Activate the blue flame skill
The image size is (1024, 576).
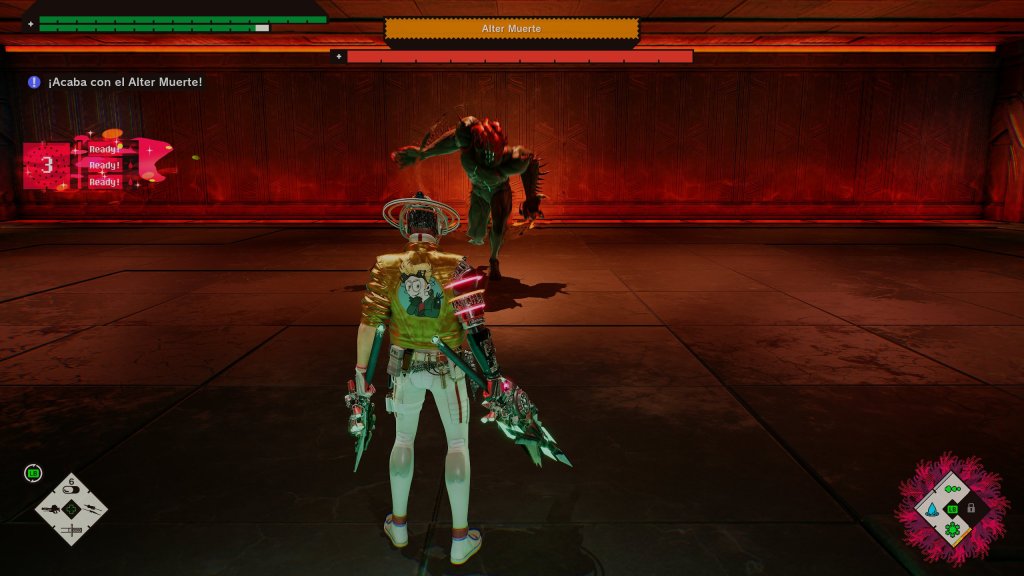(x=932, y=508)
